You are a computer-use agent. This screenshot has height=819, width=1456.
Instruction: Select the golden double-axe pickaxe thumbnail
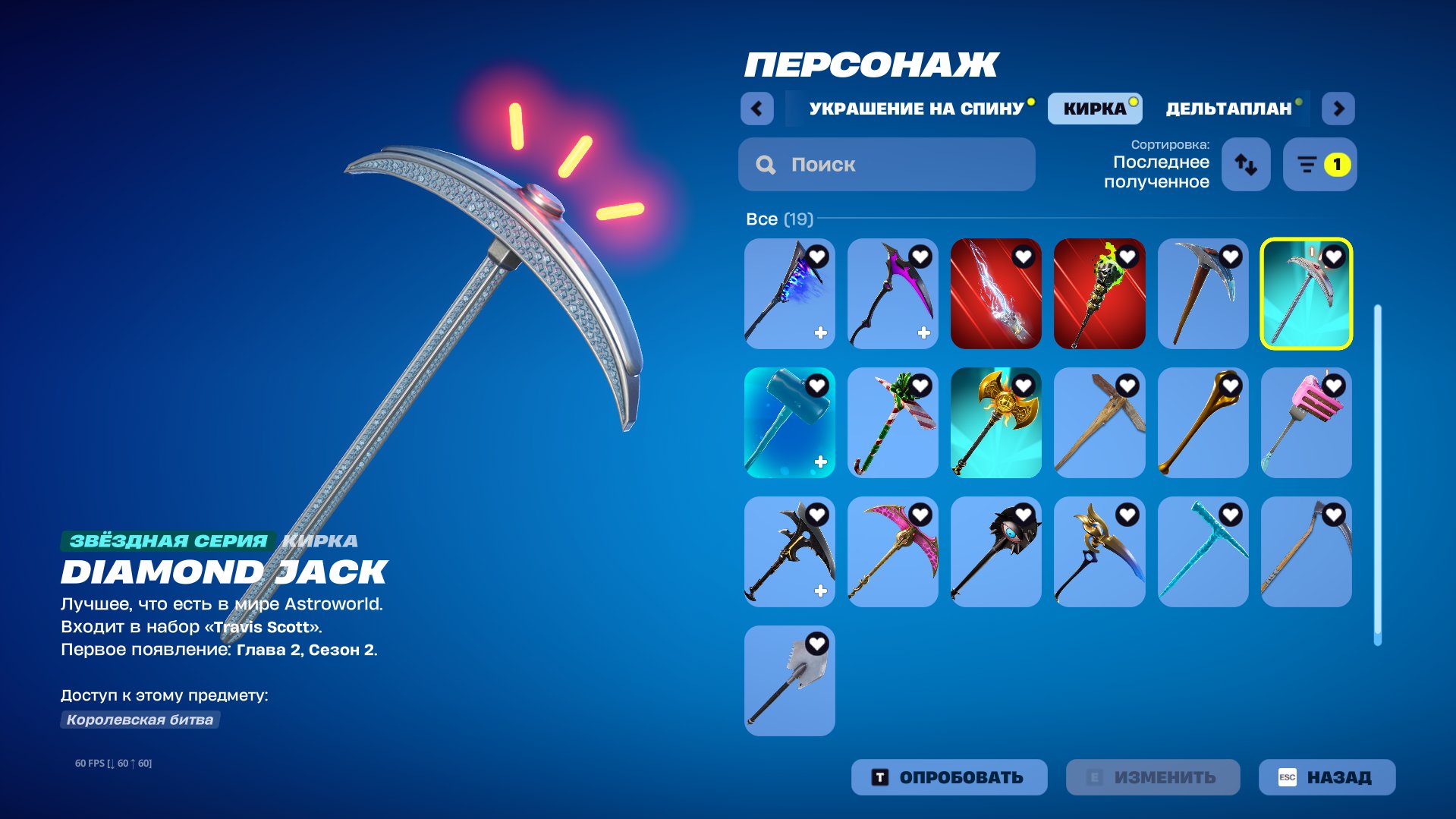(x=996, y=423)
